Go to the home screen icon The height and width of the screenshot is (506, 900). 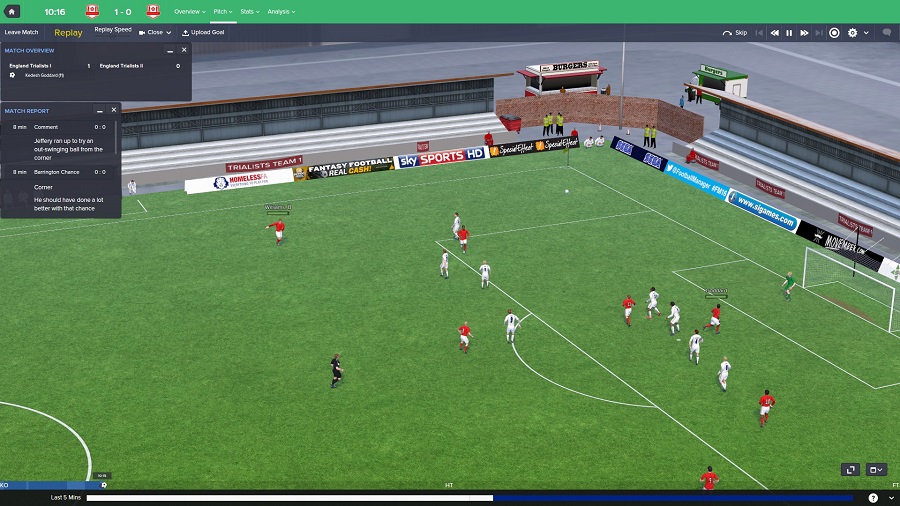13,11
